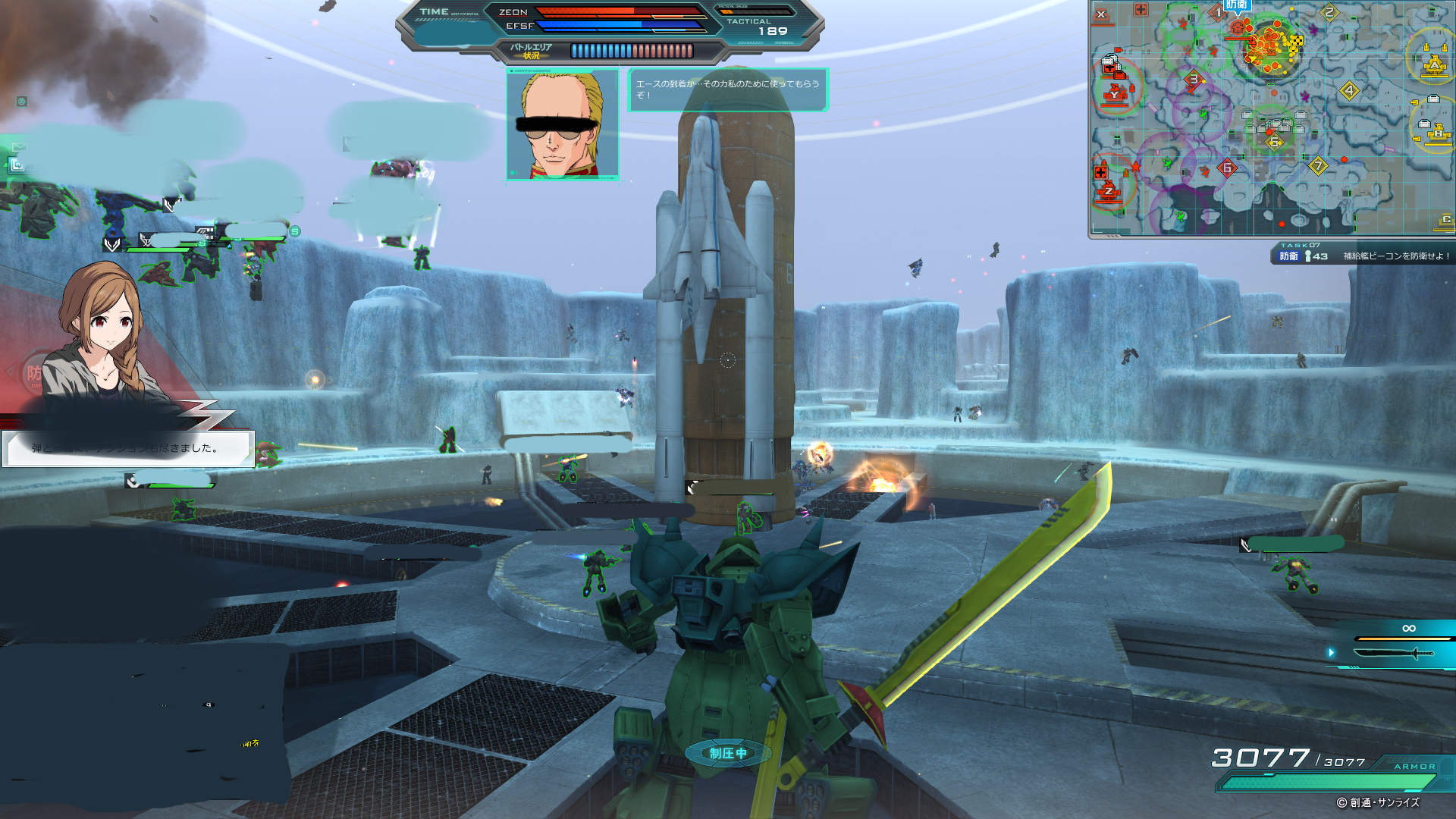Select the red X base on the minimap
The image size is (1456, 819).
click(x=1101, y=15)
